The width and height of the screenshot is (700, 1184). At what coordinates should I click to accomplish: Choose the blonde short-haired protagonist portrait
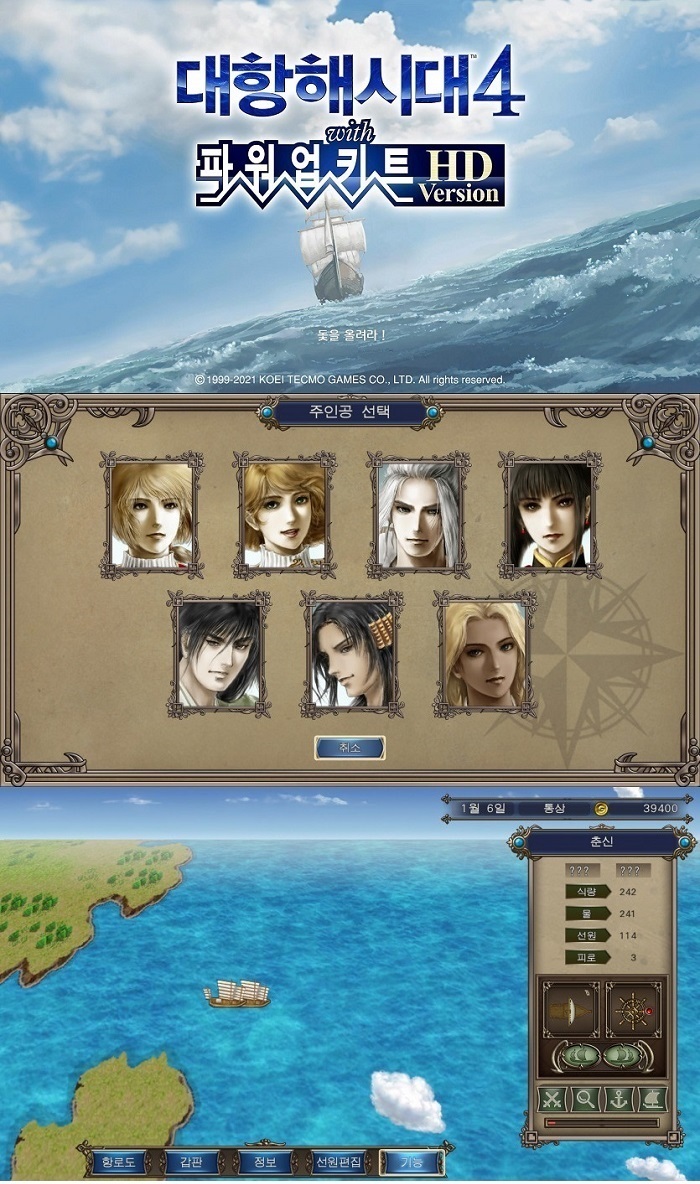(152, 515)
